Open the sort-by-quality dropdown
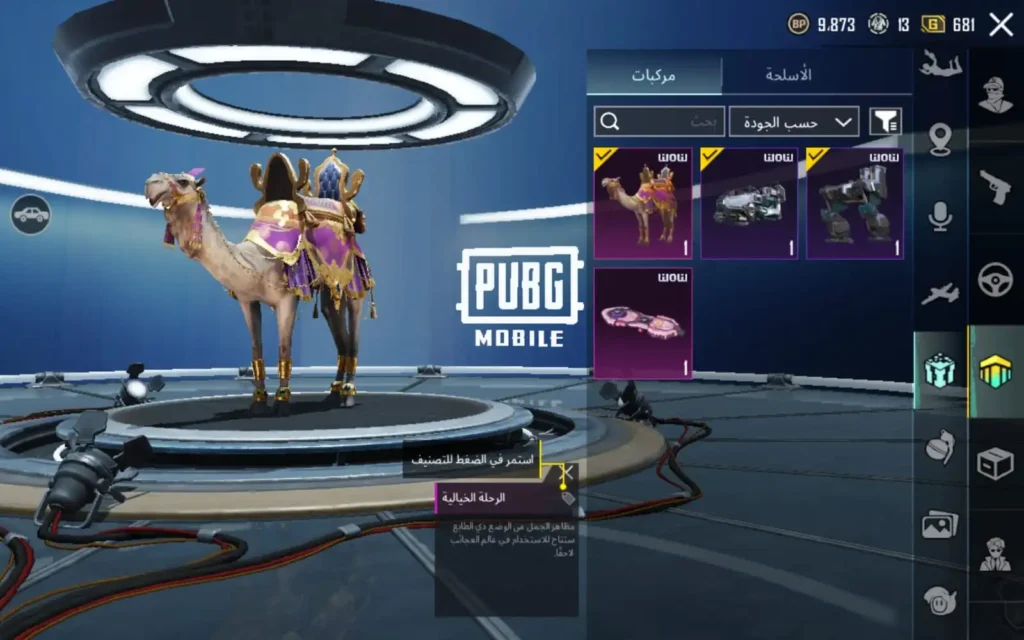 pyautogui.click(x=794, y=122)
